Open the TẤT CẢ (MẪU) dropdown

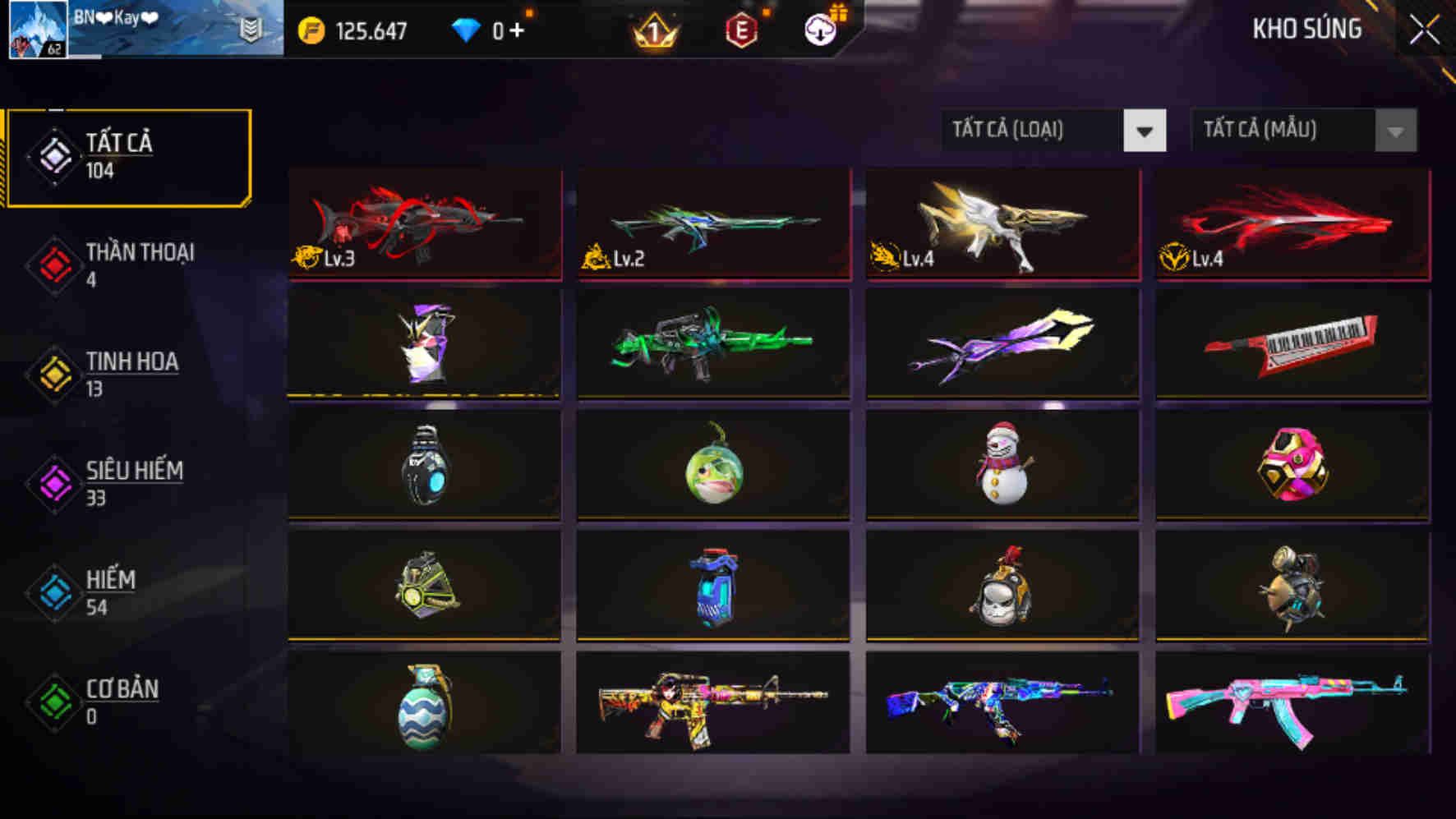1290,131
